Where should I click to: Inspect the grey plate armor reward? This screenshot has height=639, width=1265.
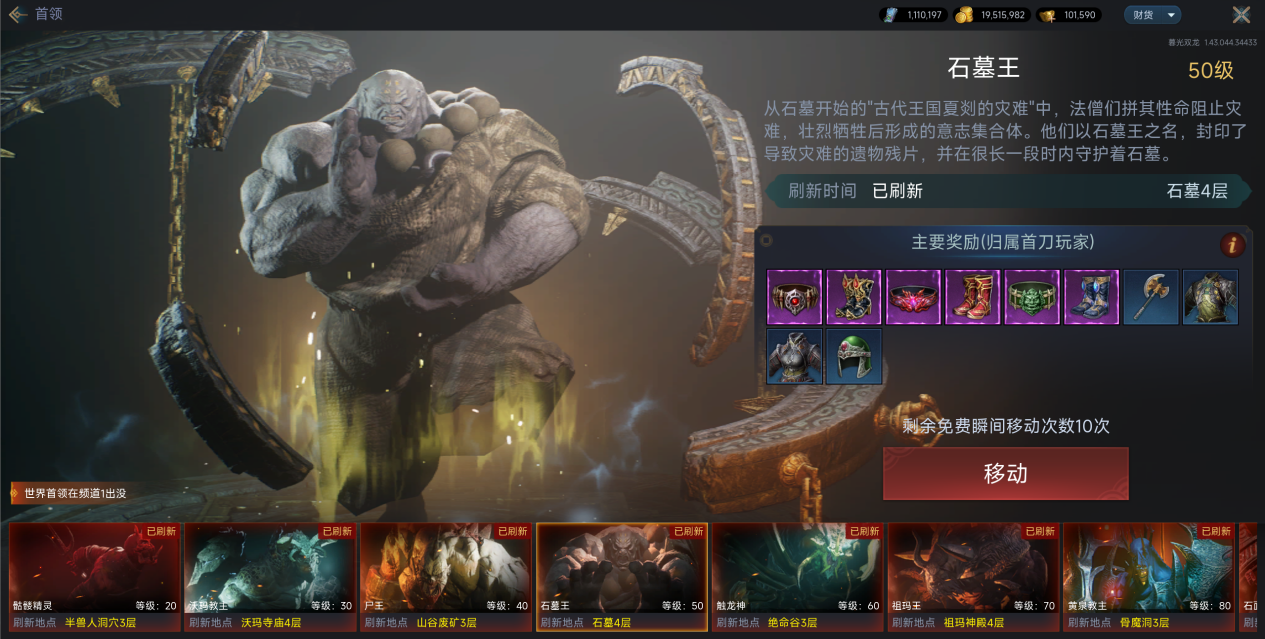click(x=794, y=357)
